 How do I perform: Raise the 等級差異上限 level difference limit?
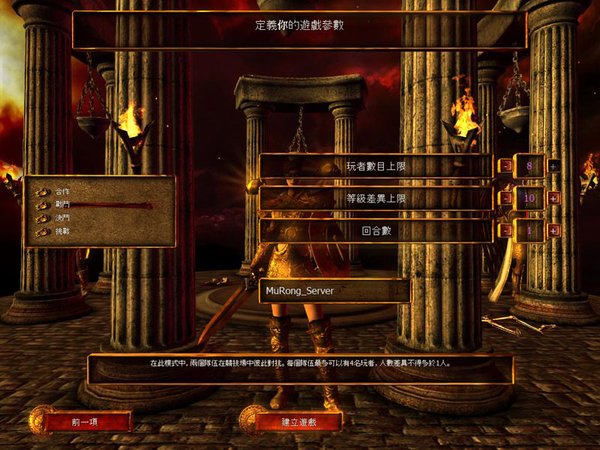[553, 198]
